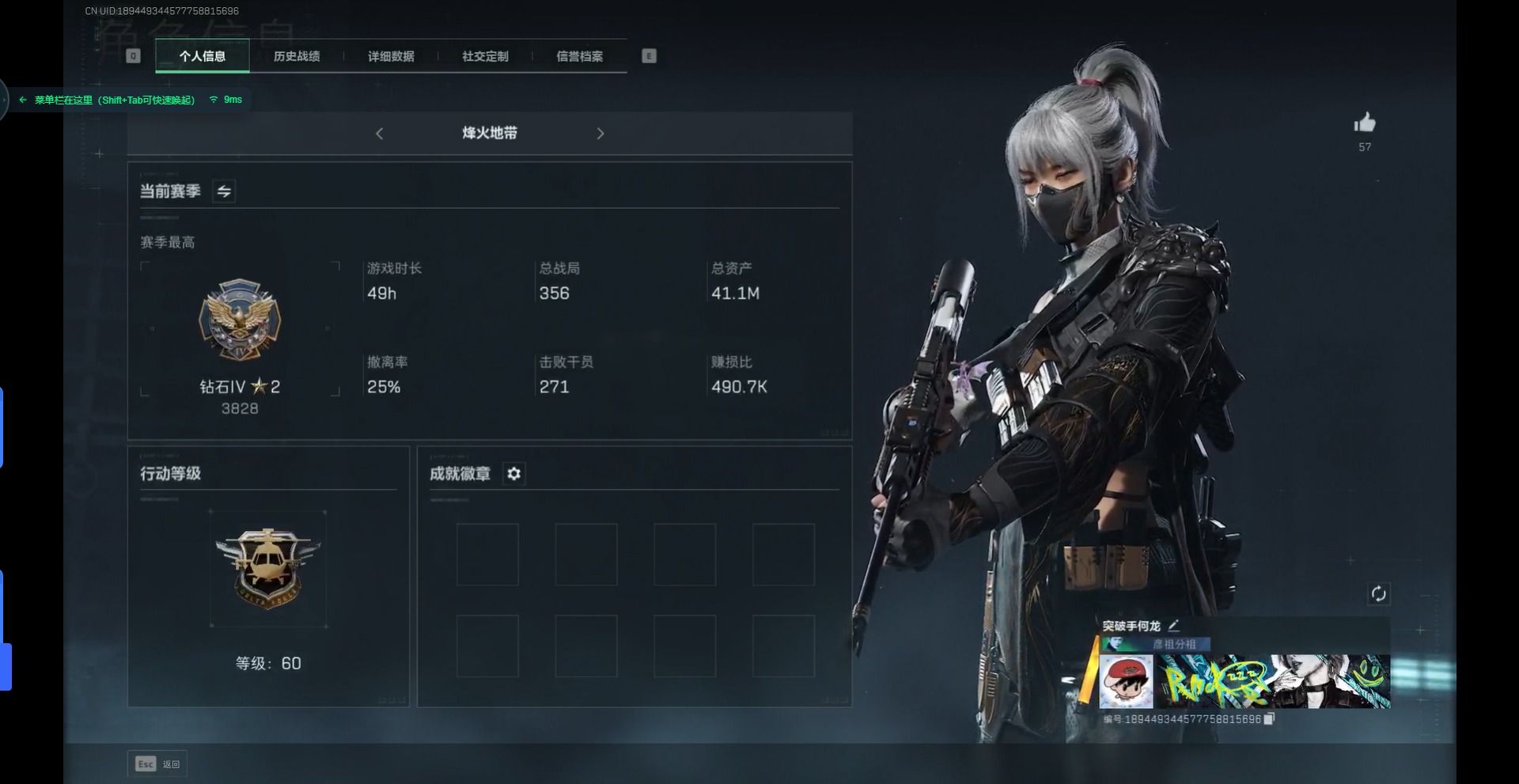
Task: Open the graffiti player card banner
Action: (x=1274, y=681)
